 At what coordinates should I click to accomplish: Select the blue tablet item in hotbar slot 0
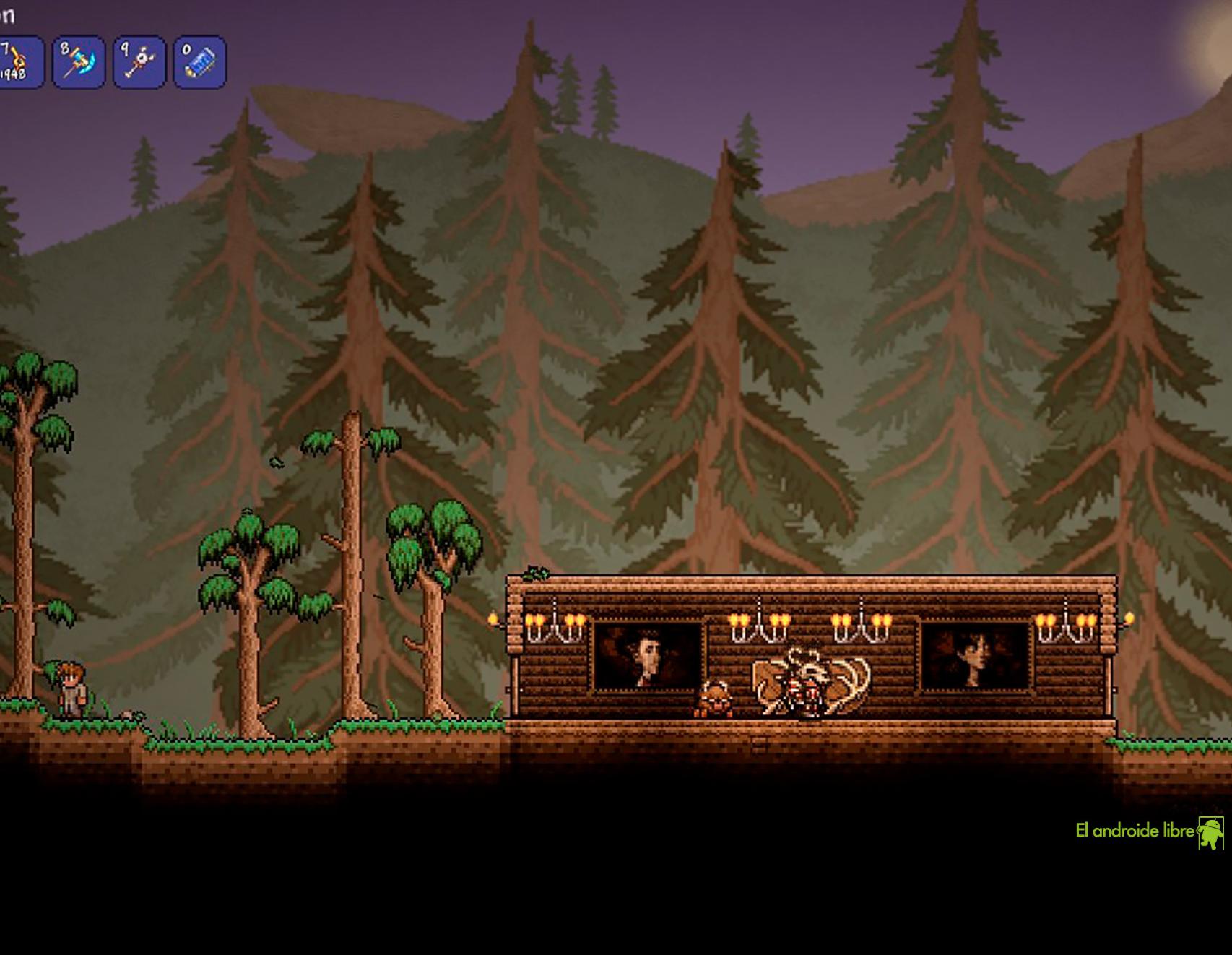click(202, 61)
